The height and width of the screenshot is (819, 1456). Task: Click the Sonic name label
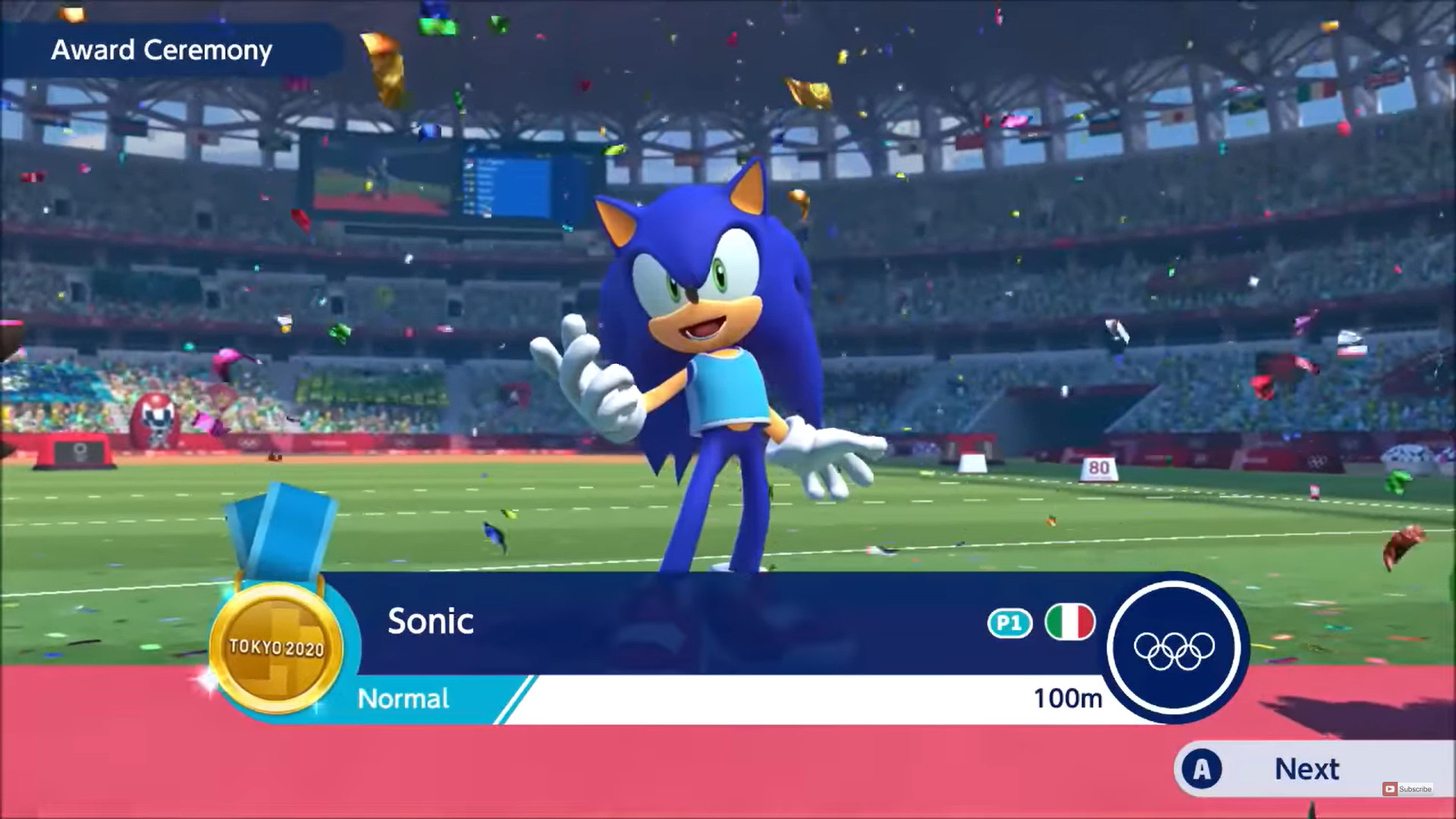[x=430, y=622]
